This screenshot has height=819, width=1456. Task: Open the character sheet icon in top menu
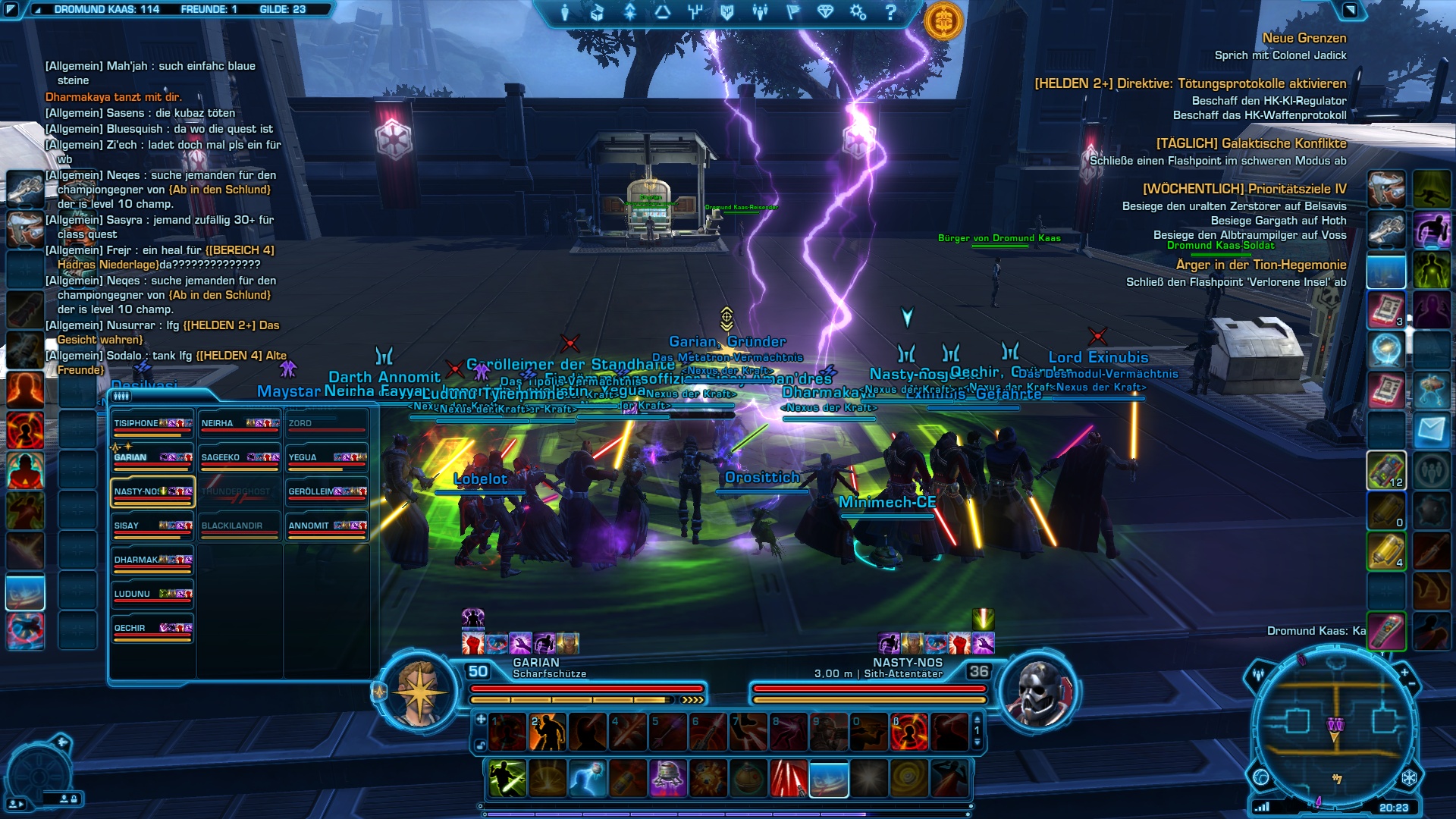tap(565, 12)
